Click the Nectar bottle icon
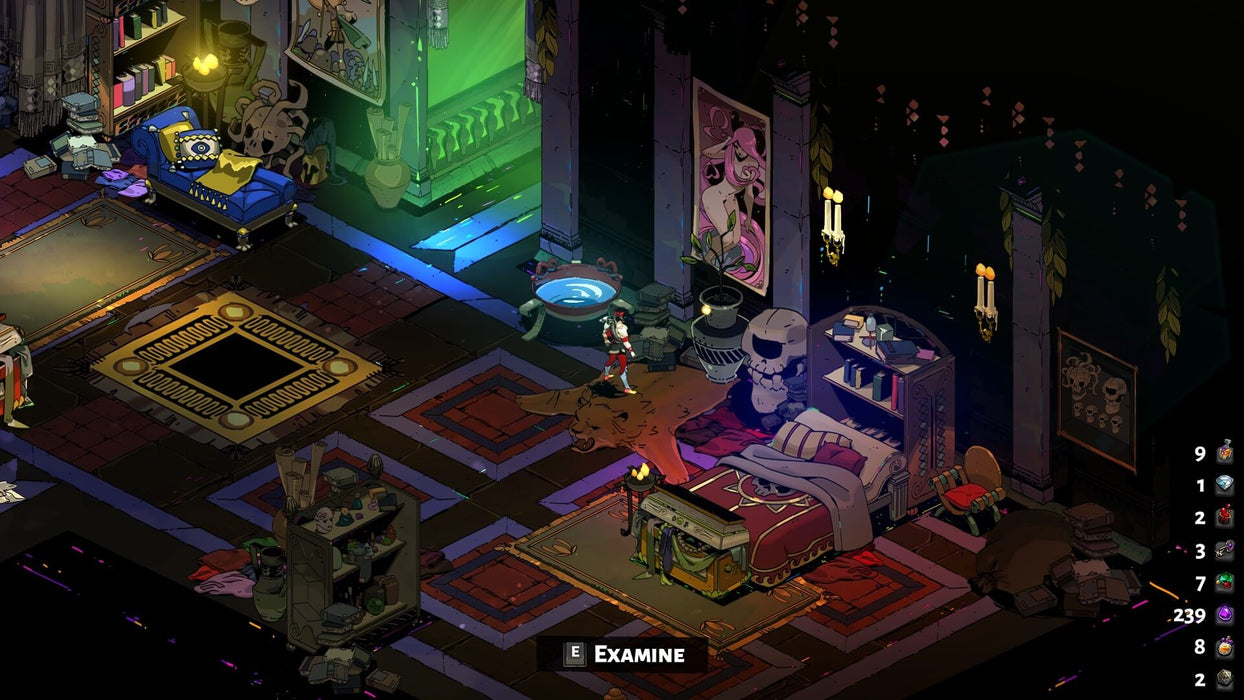 1224,647
